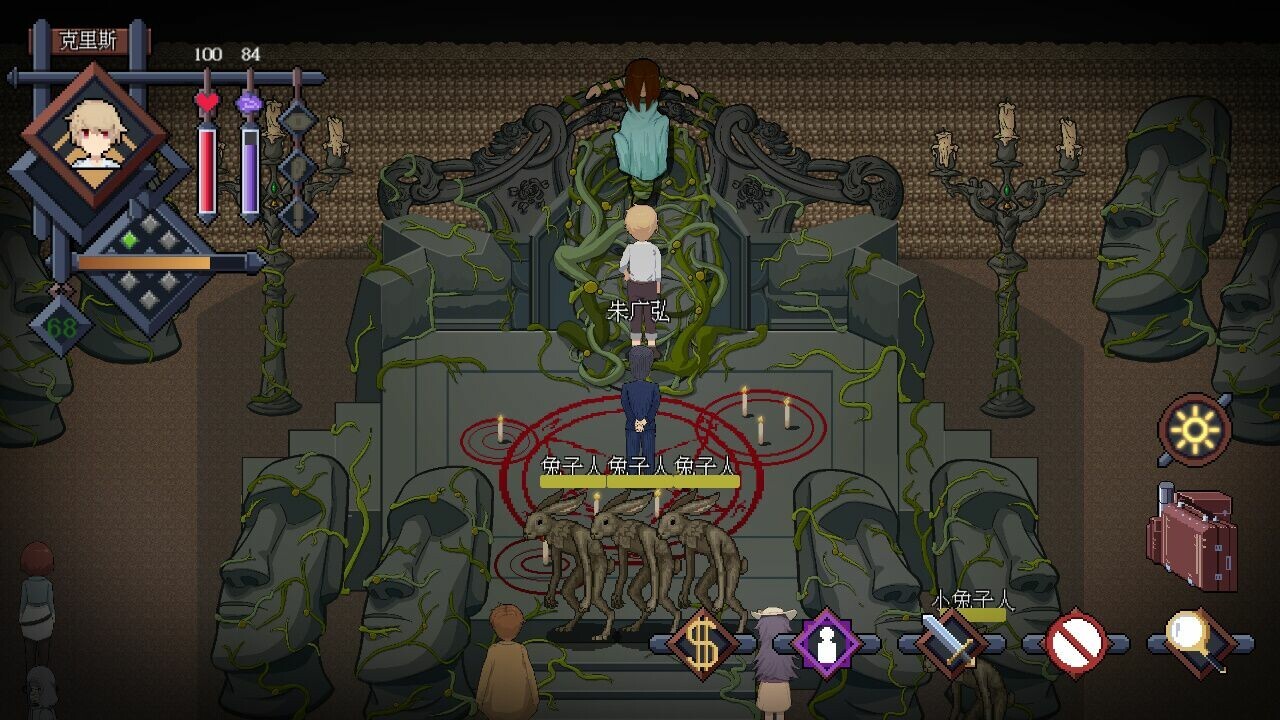Open the red suitcase inventory

[1193, 538]
